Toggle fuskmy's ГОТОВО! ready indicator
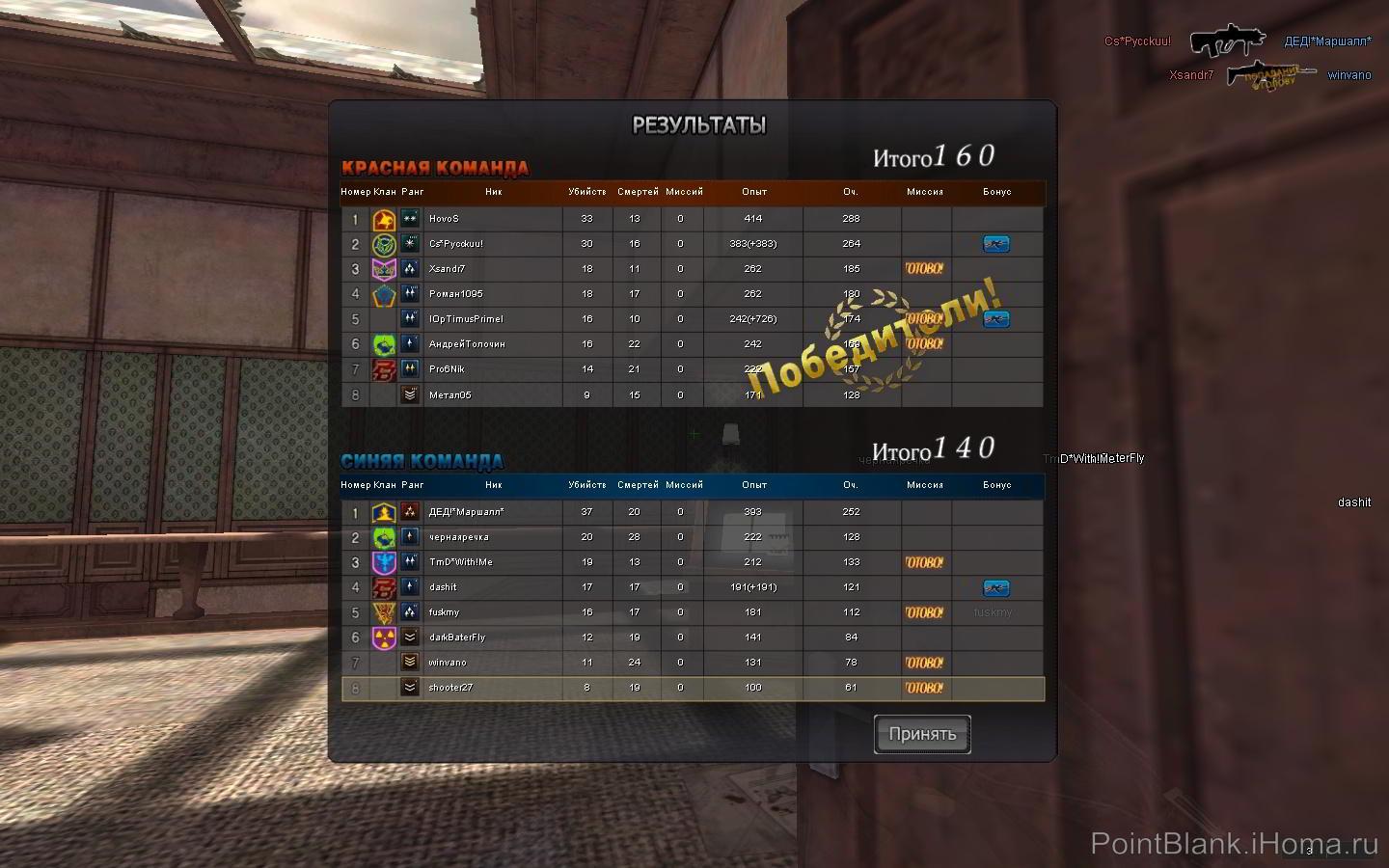Screen dimensions: 1389x868 point(923,612)
